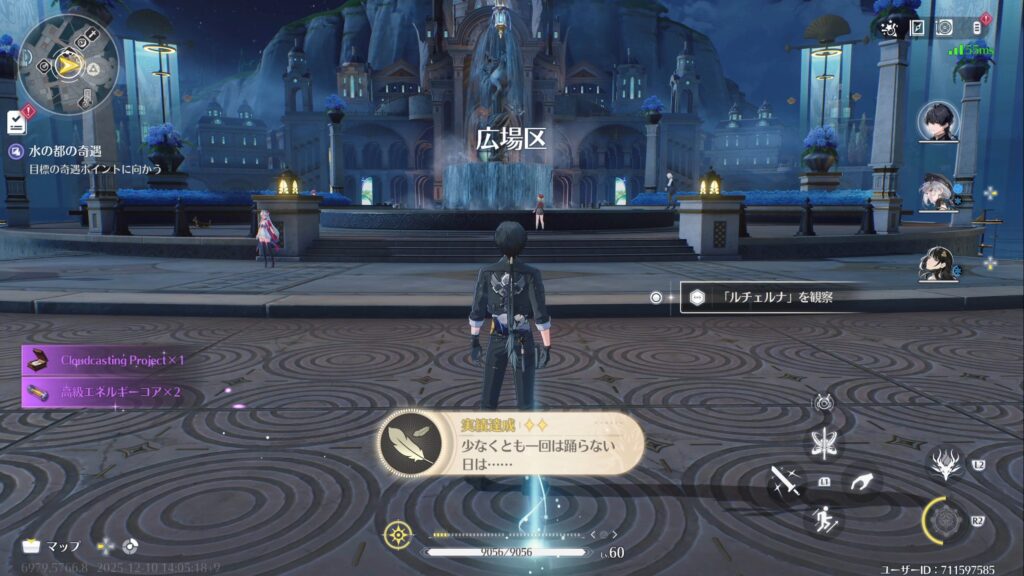
Task: Tap the small target icon above the skills
Action: click(824, 404)
